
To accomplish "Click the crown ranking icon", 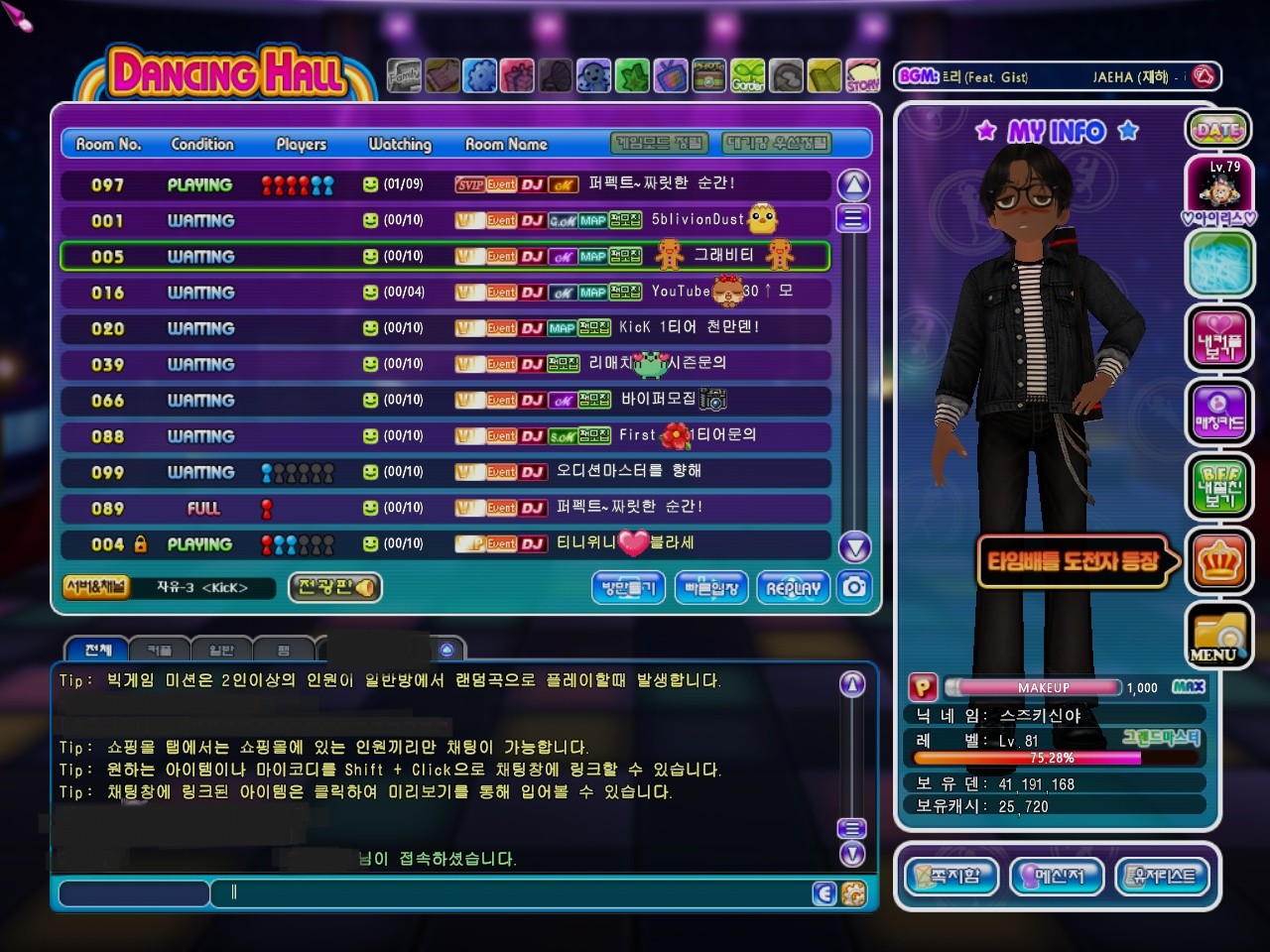I will click(1218, 562).
